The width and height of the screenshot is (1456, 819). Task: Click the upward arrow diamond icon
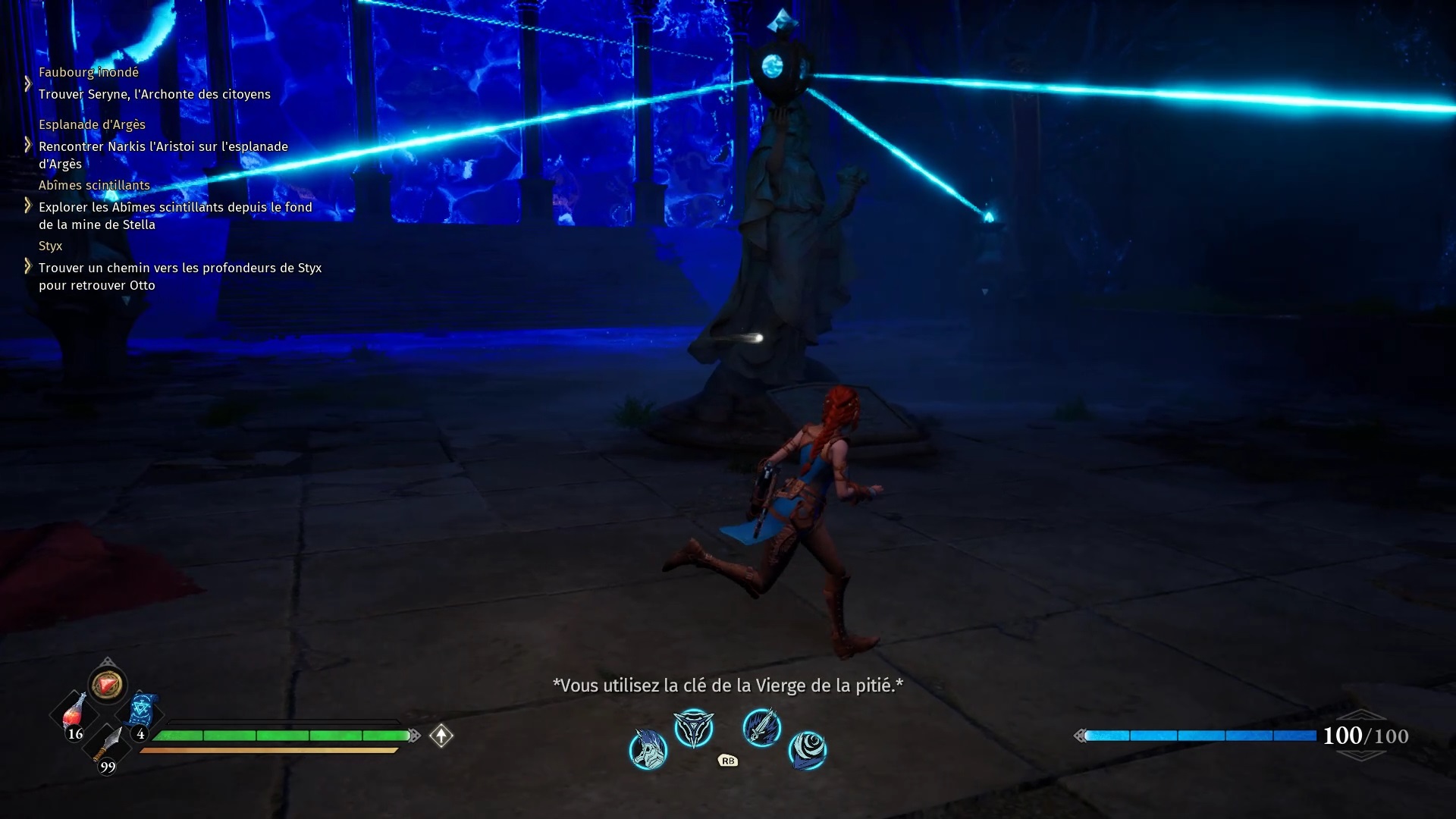[x=441, y=736]
